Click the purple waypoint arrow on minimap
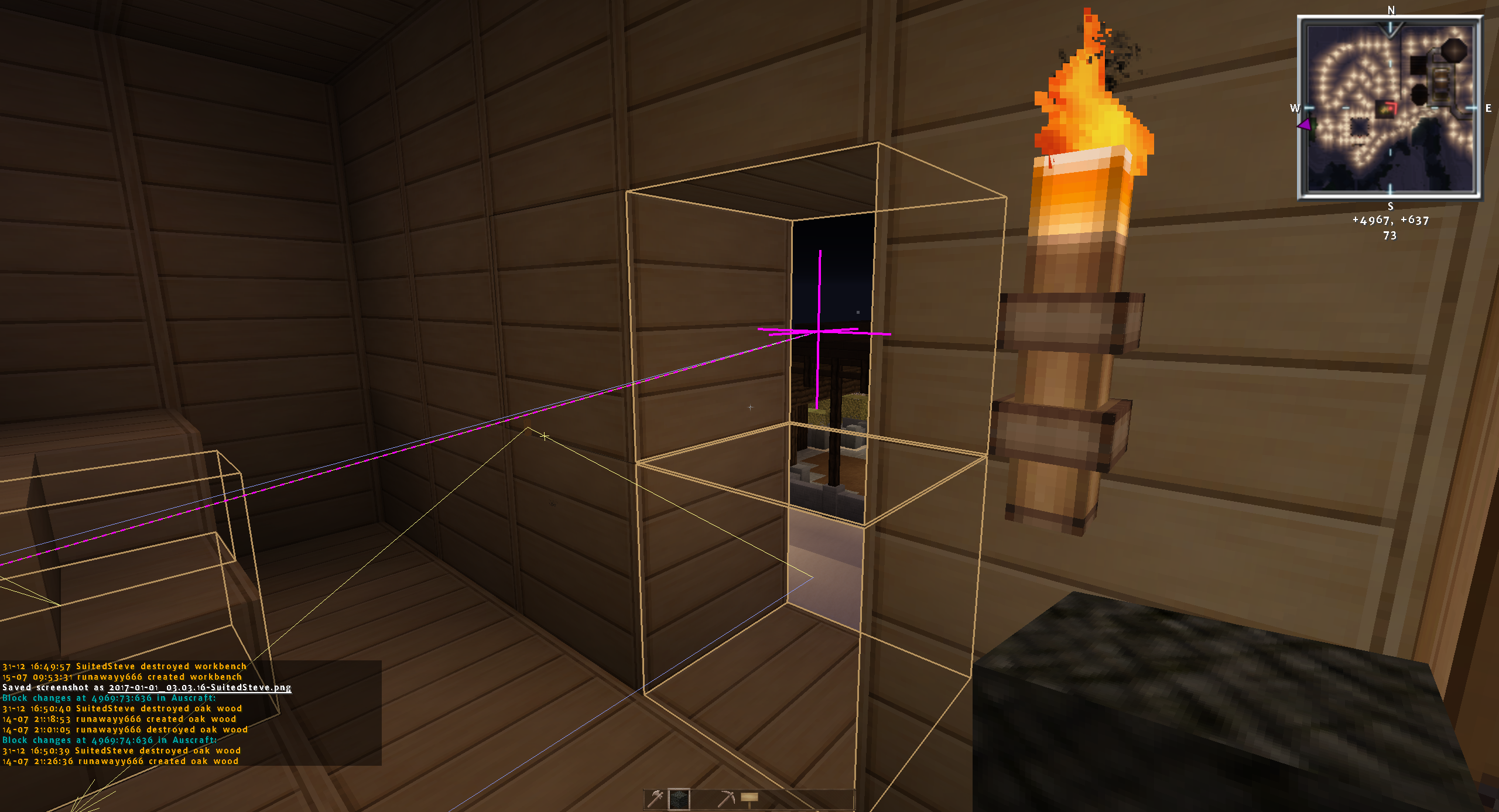Screen dimensions: 1499x812 coord(1305,125)
